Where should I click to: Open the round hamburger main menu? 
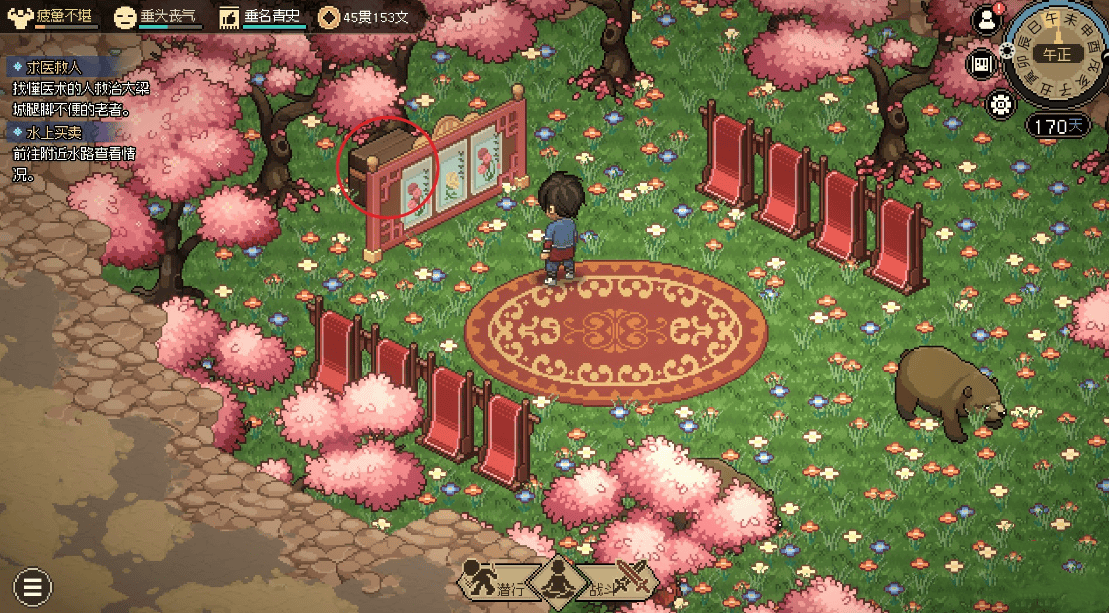click(x=33, y=586)
